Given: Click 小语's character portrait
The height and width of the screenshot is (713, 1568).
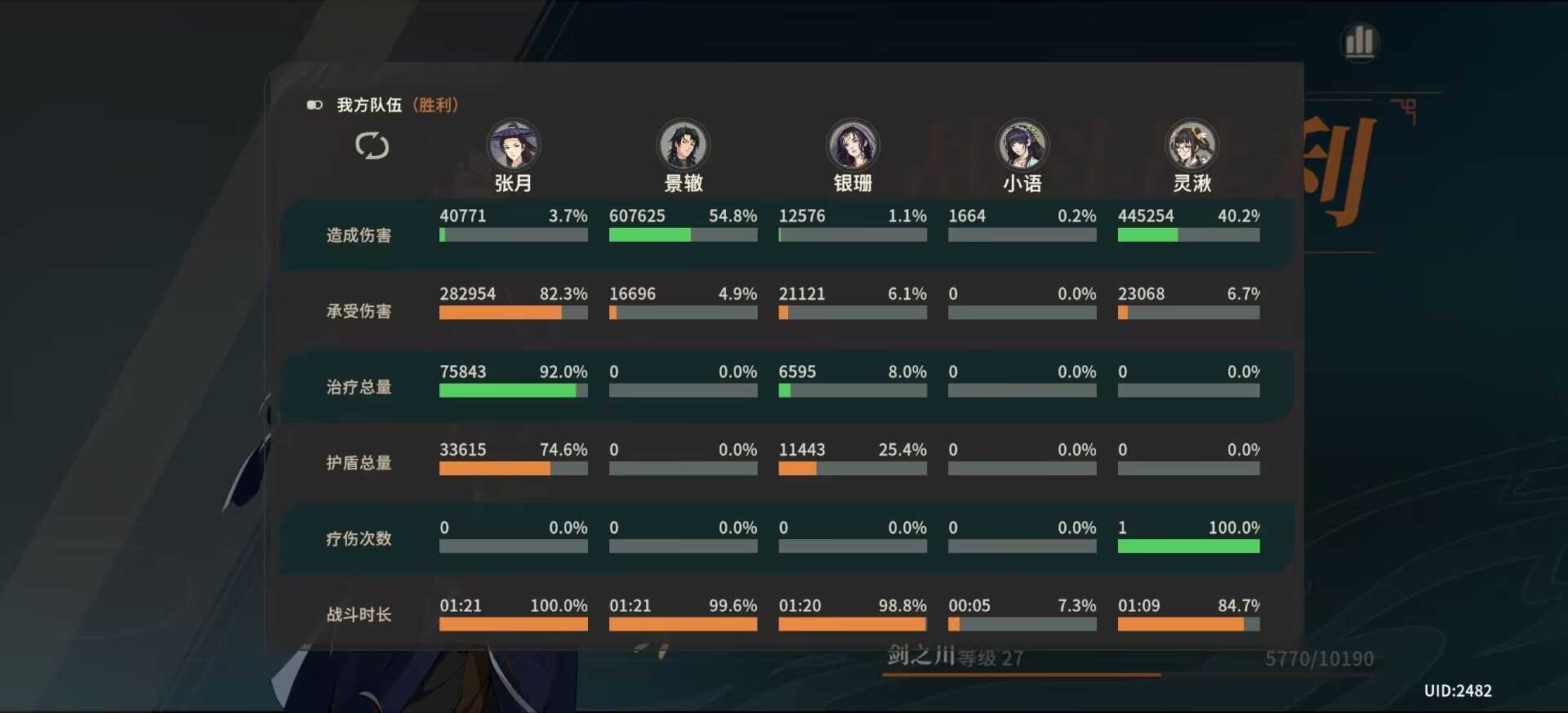Looking at the screenshot, I should (x=1022, y=146).
